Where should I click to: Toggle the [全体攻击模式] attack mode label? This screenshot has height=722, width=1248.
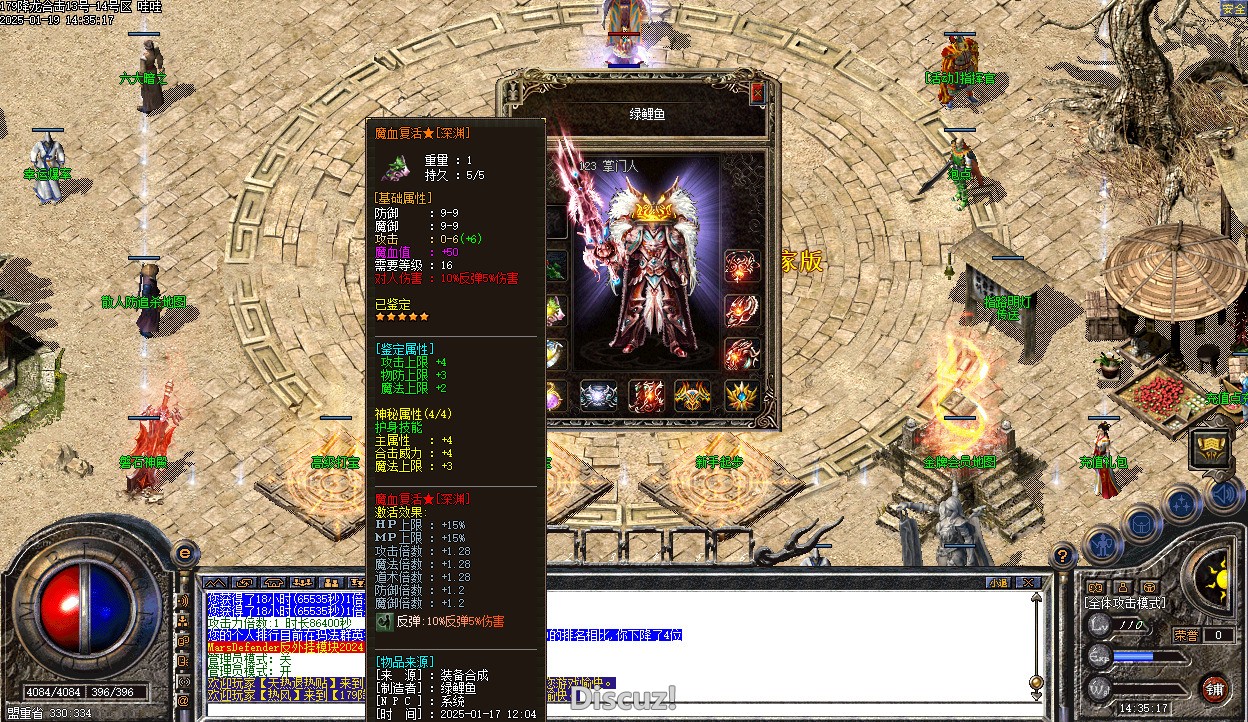pos(1125,603)
